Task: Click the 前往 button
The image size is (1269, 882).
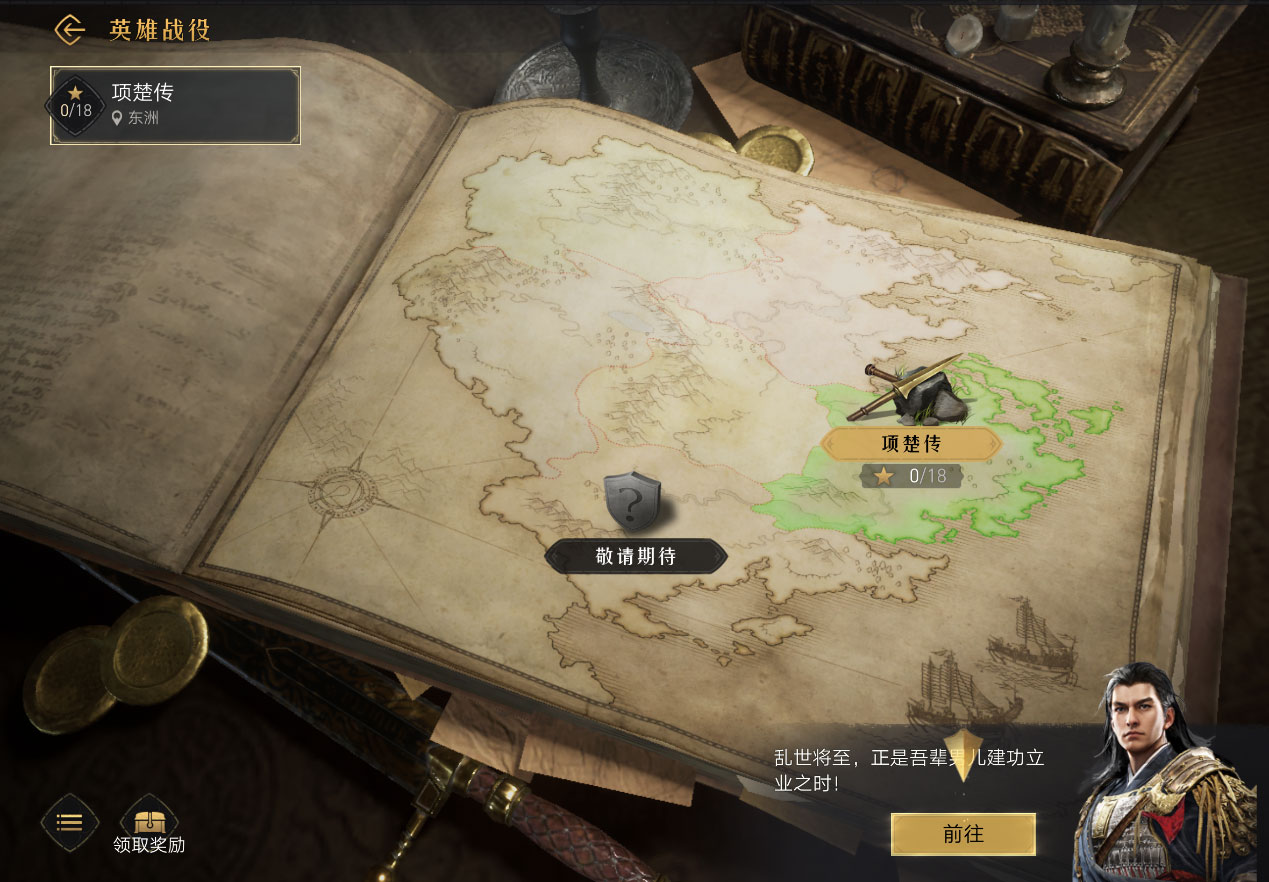Action: tap(963, 834)
